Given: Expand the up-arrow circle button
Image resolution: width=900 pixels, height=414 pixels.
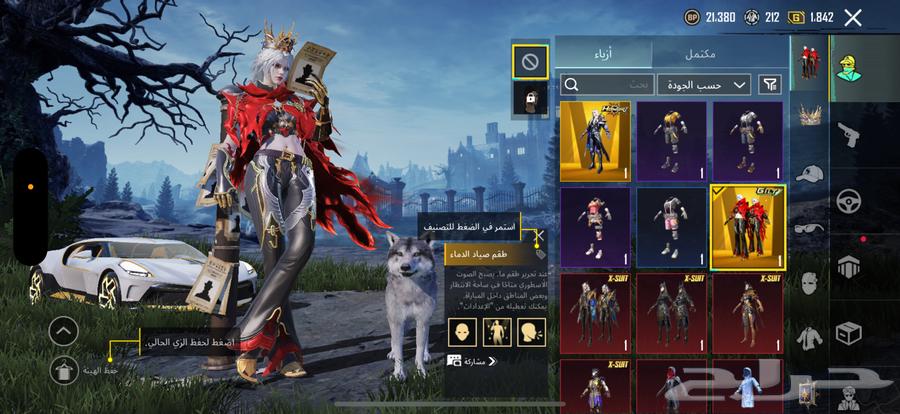Looking at the screenshot, I should (63, 331).
